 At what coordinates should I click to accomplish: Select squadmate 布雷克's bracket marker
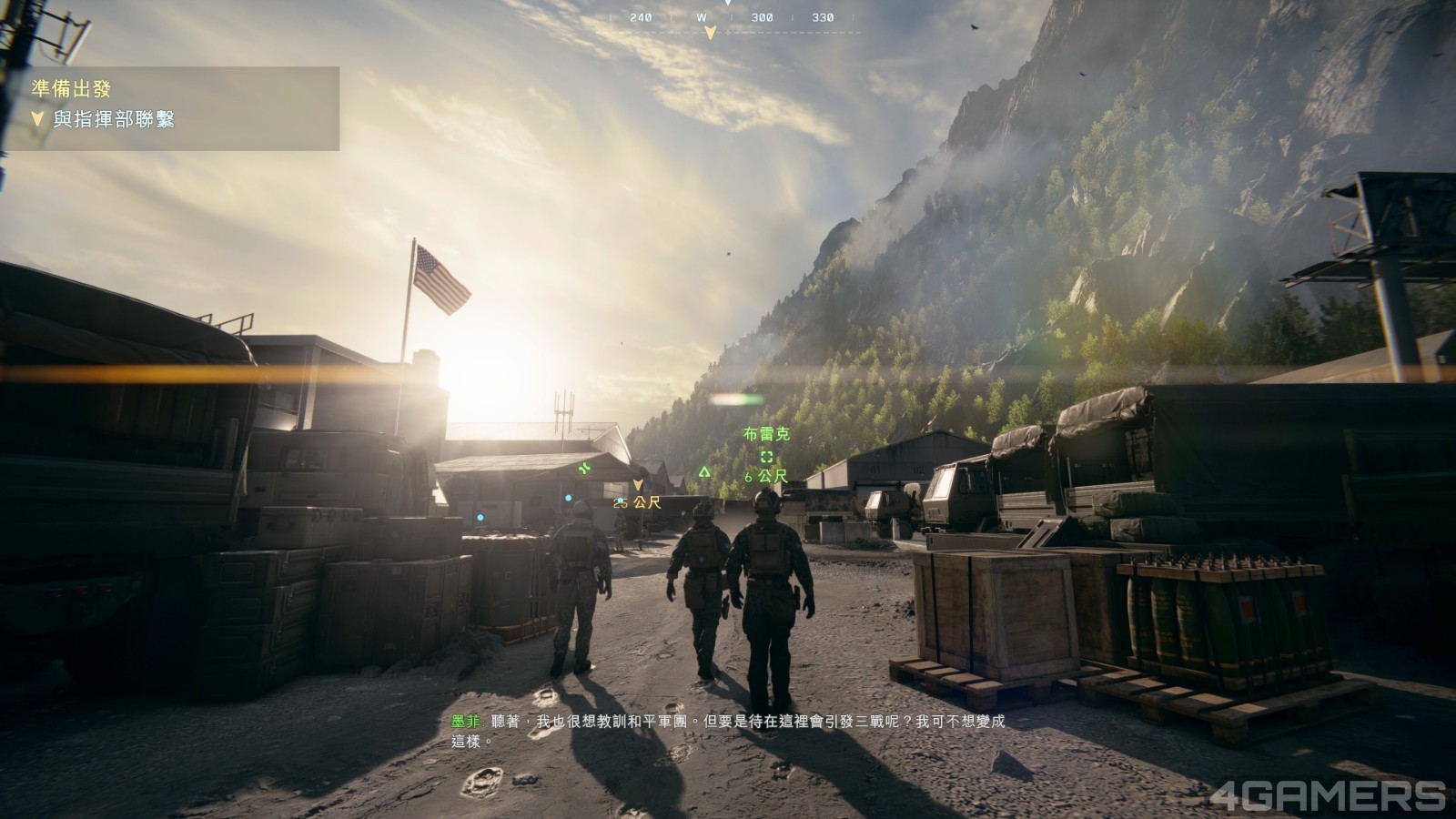(x=766, y=457)
